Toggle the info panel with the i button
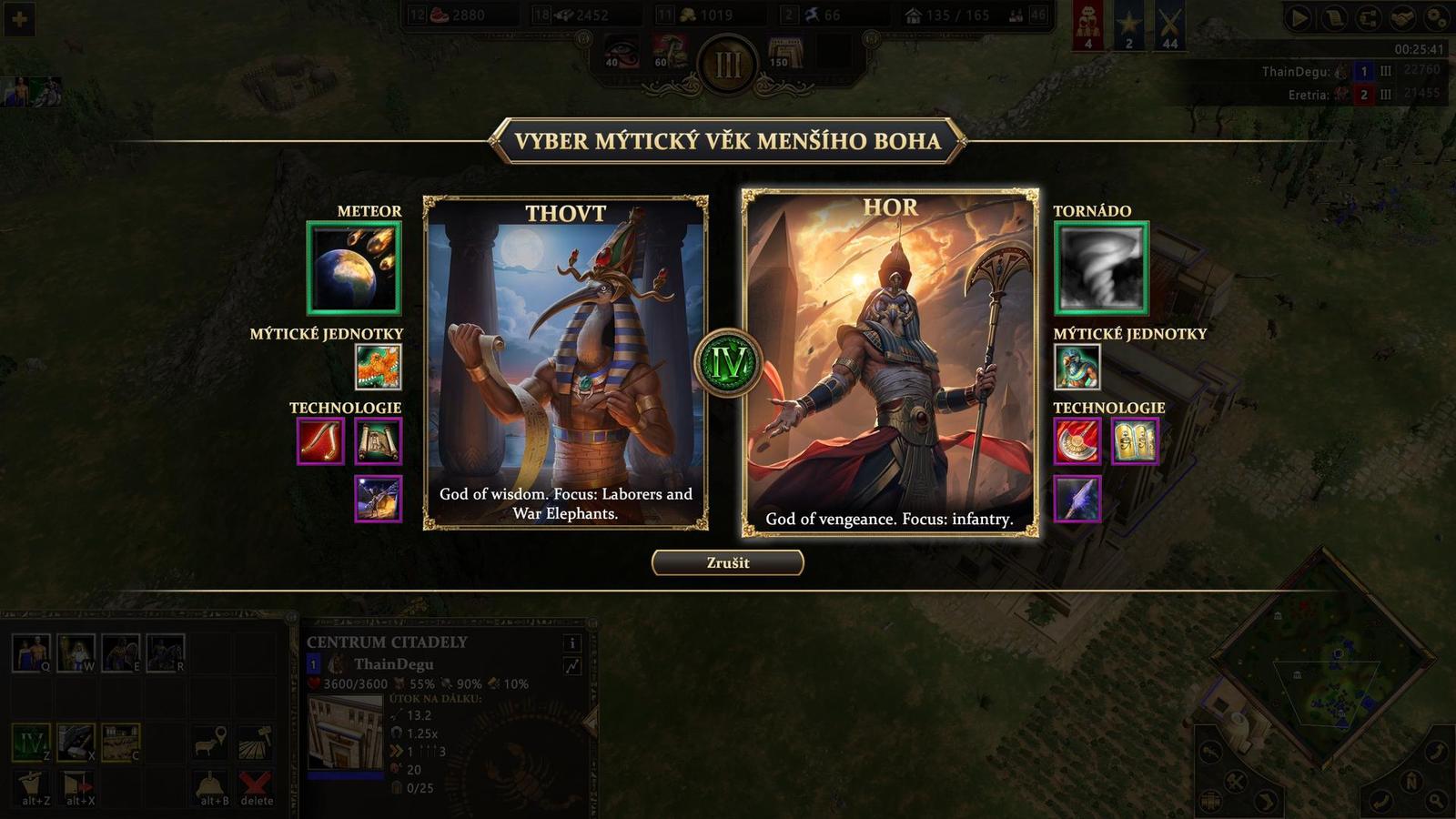The height and width of the screenshot is (819, 1456). pyautogui.click(x=572, y=642)
